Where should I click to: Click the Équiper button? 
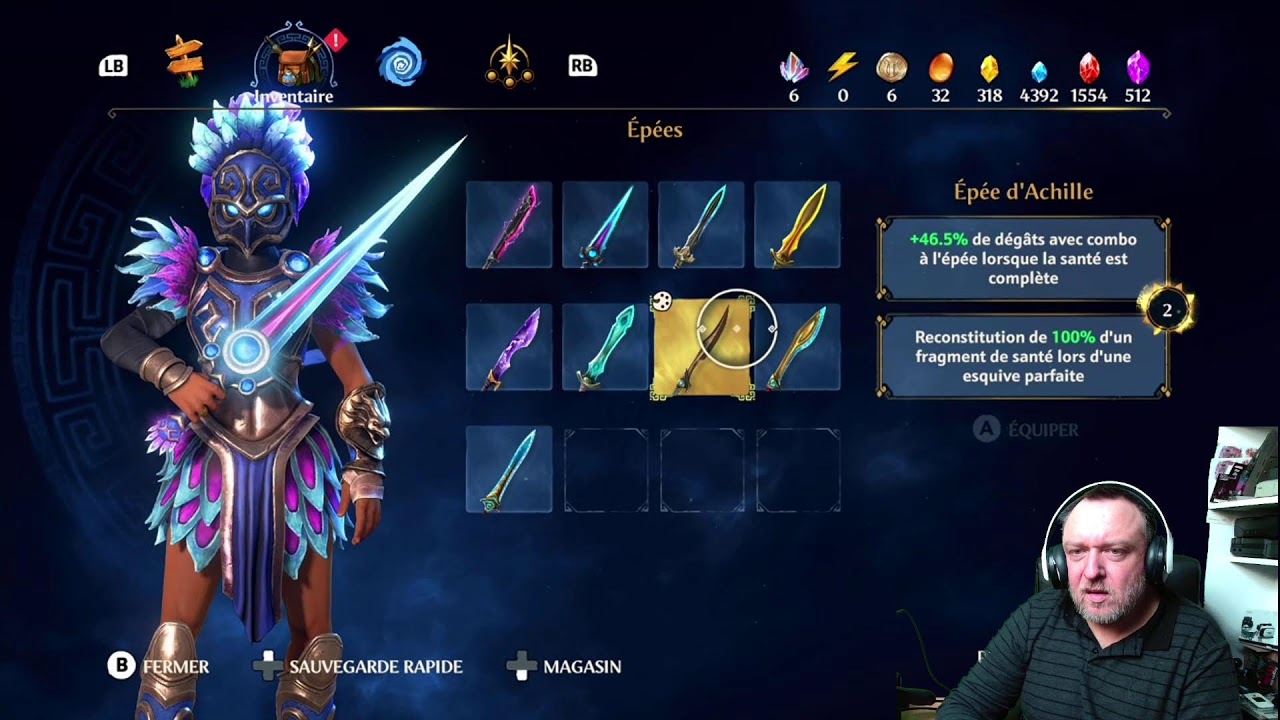[1027, 430]
